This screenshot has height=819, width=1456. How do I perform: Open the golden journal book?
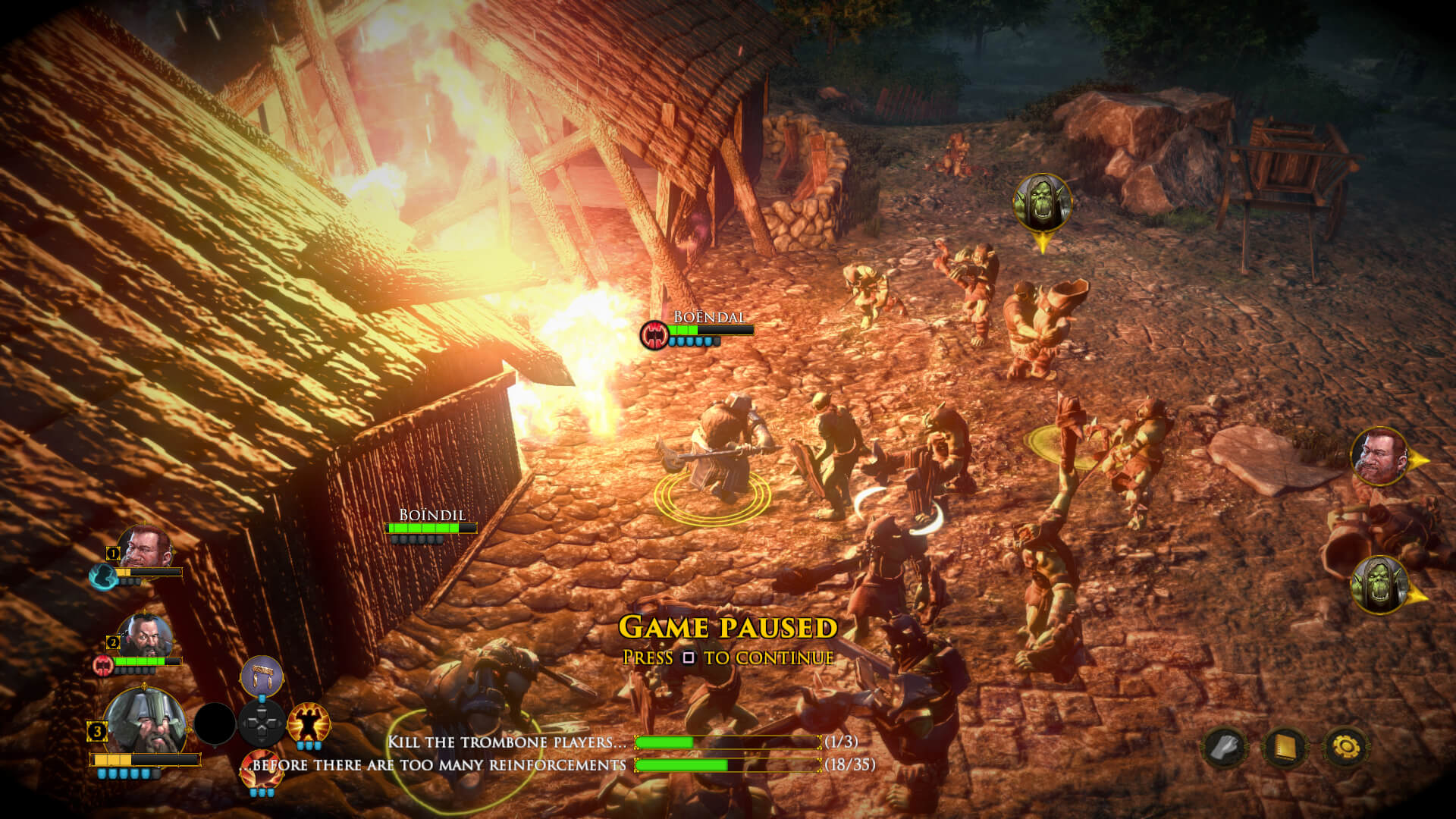(1285, 748)
